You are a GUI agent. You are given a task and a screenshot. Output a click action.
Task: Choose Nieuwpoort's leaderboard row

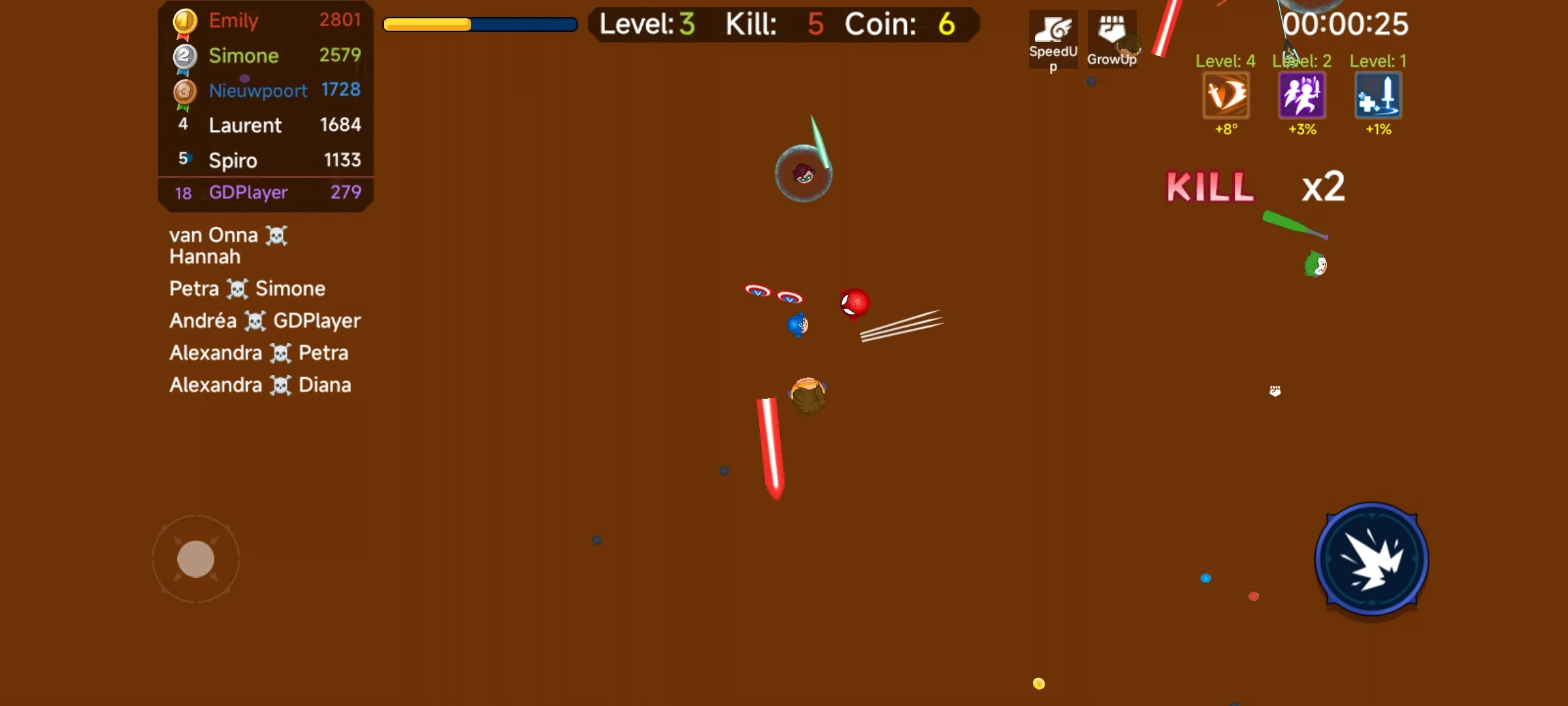(267, 90)
